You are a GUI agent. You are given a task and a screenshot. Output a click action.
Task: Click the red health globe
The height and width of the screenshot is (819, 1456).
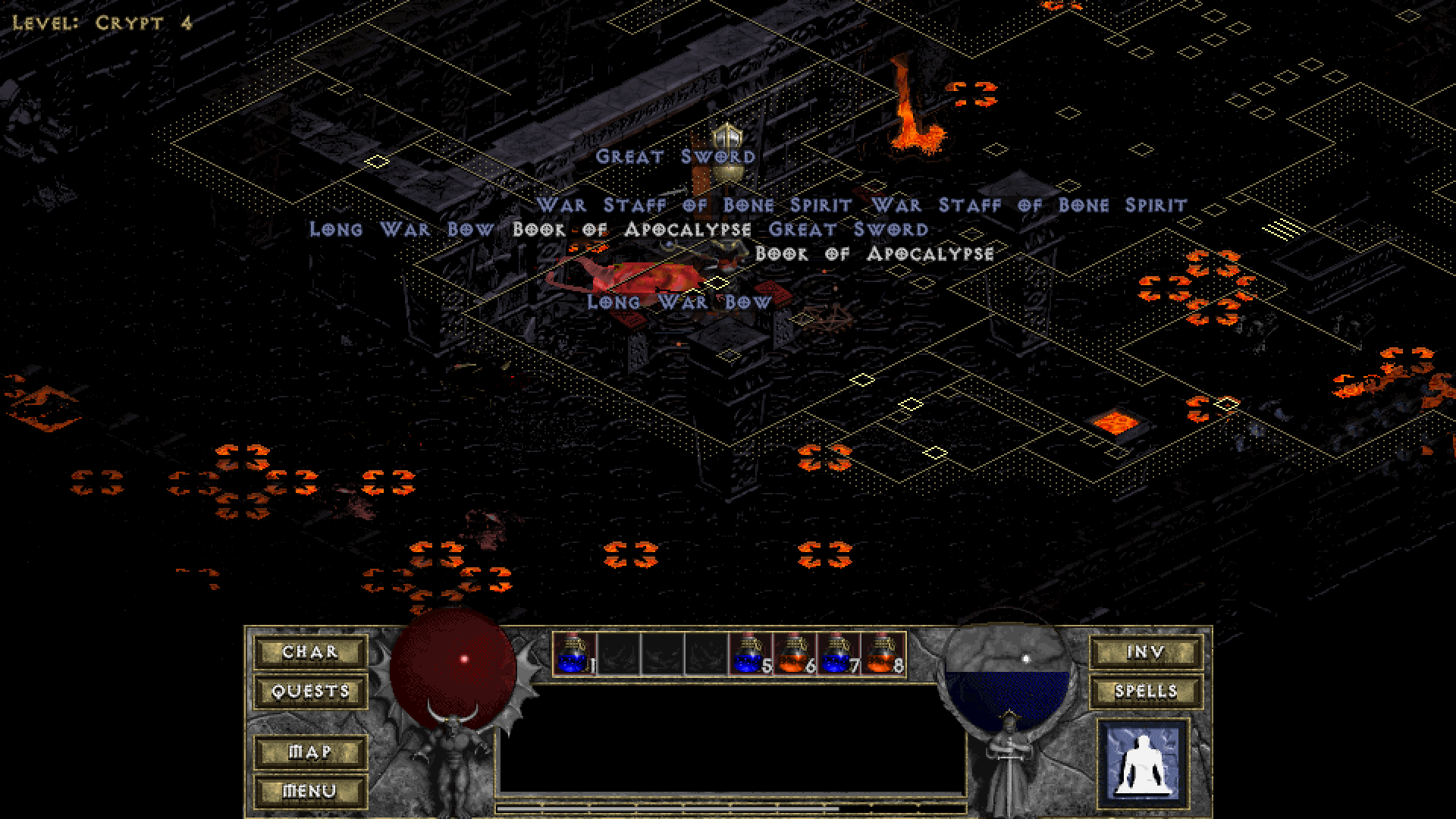(x=451, y=667)
